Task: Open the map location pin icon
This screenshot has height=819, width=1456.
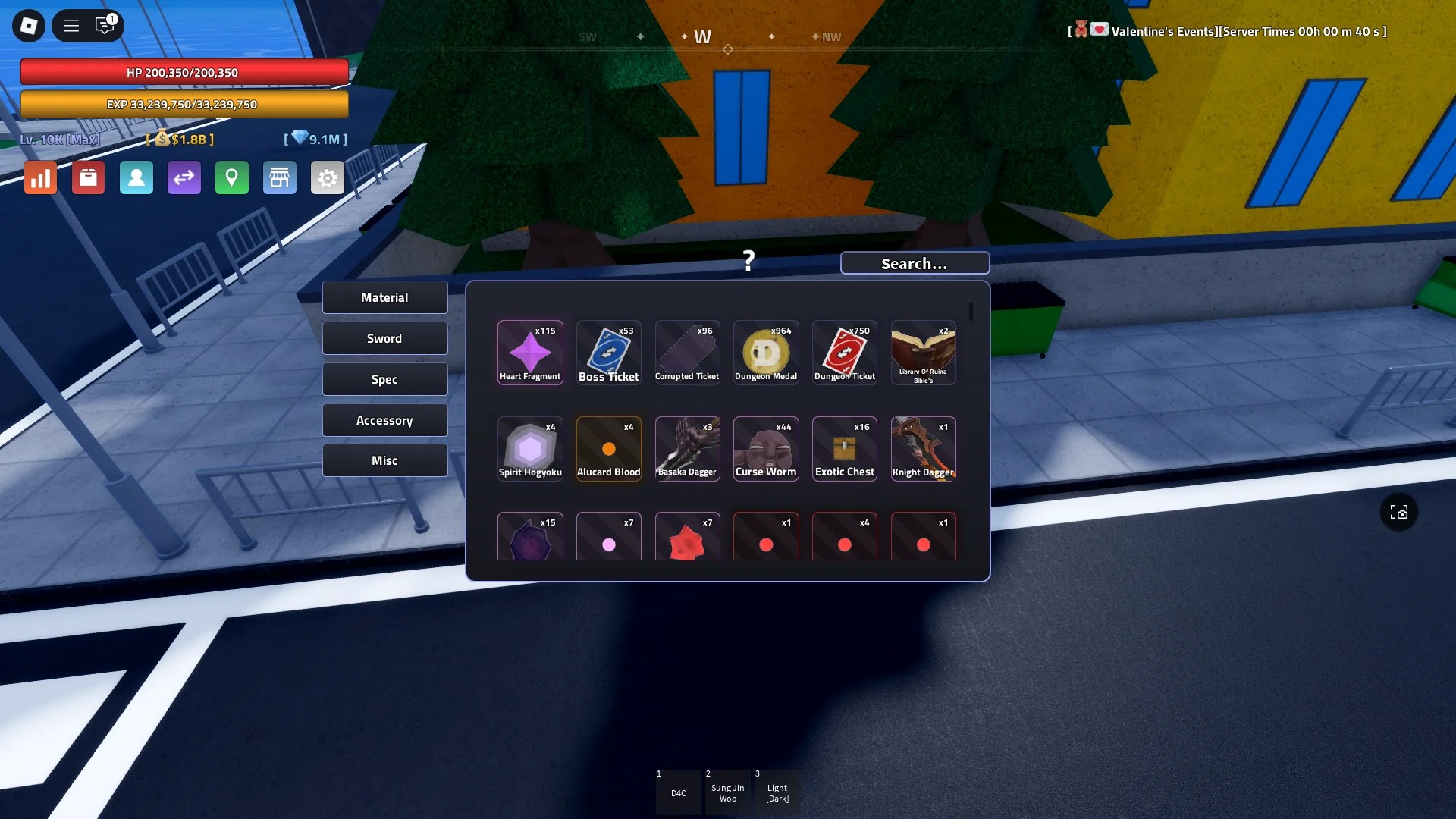Action: pyautogui.click(x=232, y=177)
